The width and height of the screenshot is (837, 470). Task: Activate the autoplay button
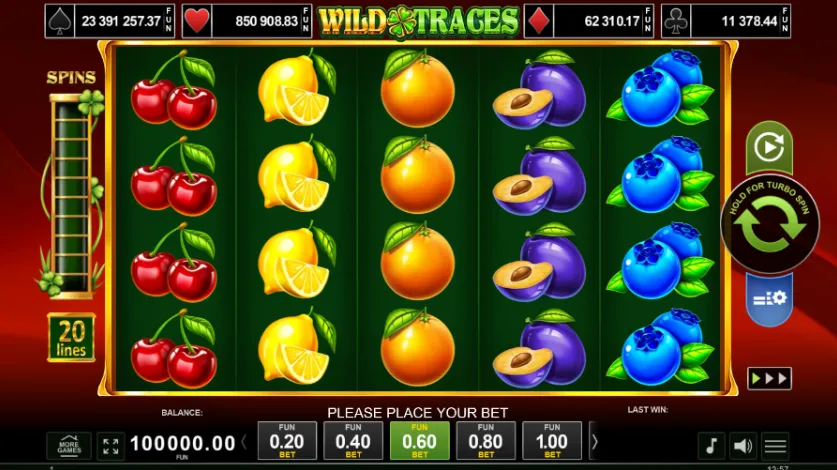(x=769, y=148)
